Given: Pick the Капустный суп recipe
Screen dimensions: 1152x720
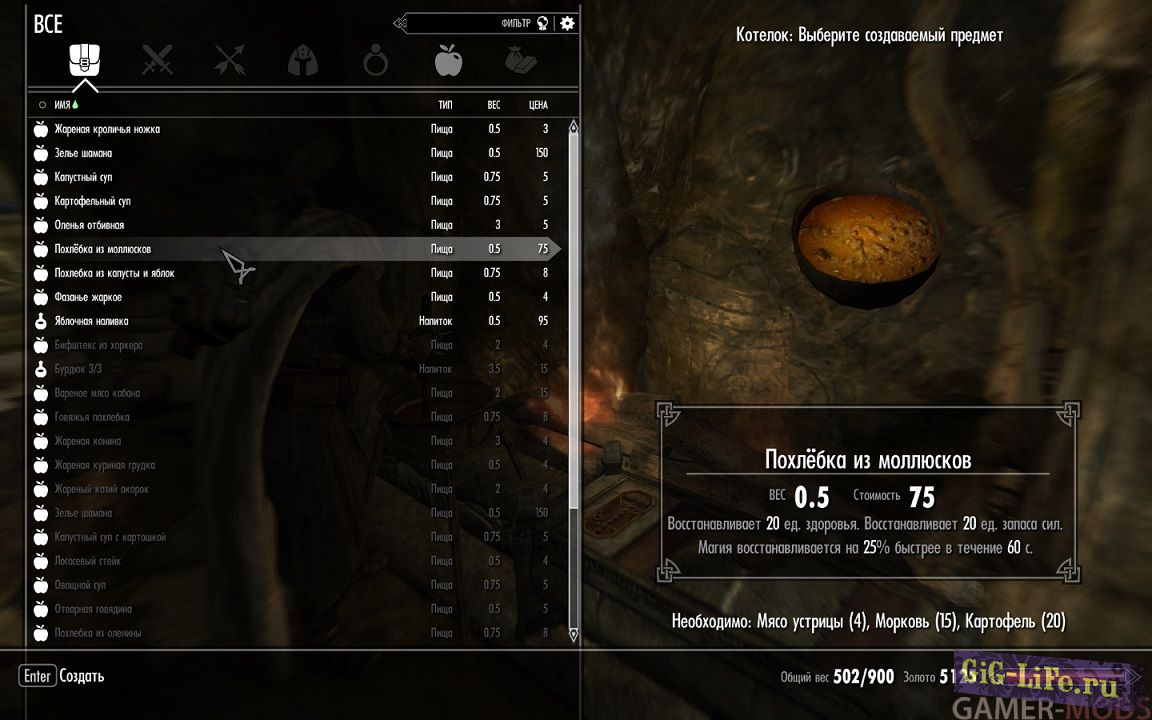Looking at the screenshot, I should pos(83,177).
